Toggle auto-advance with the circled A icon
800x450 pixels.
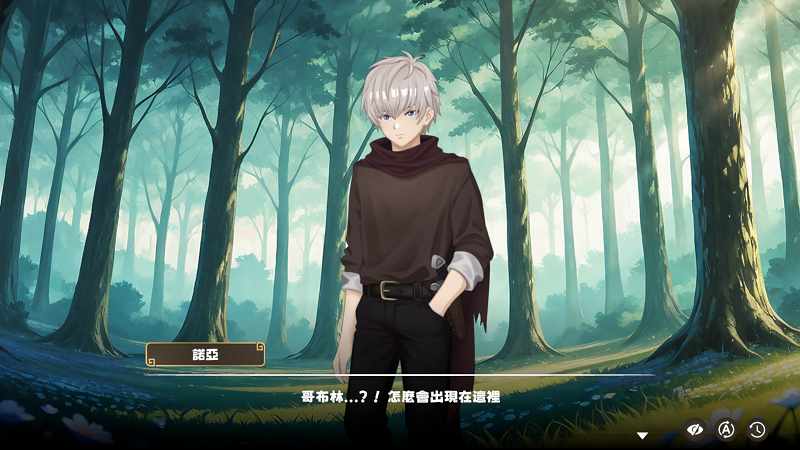[727, 429]
